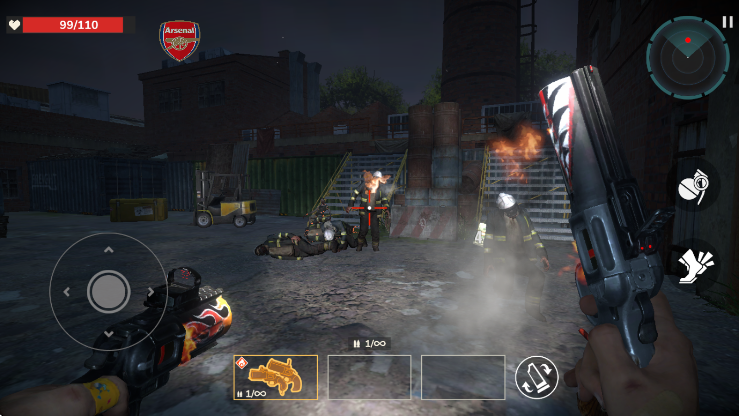Tap the circular radar minimap
The width and height of the screenshot is (739, 416).
click(x=687, y=57)
